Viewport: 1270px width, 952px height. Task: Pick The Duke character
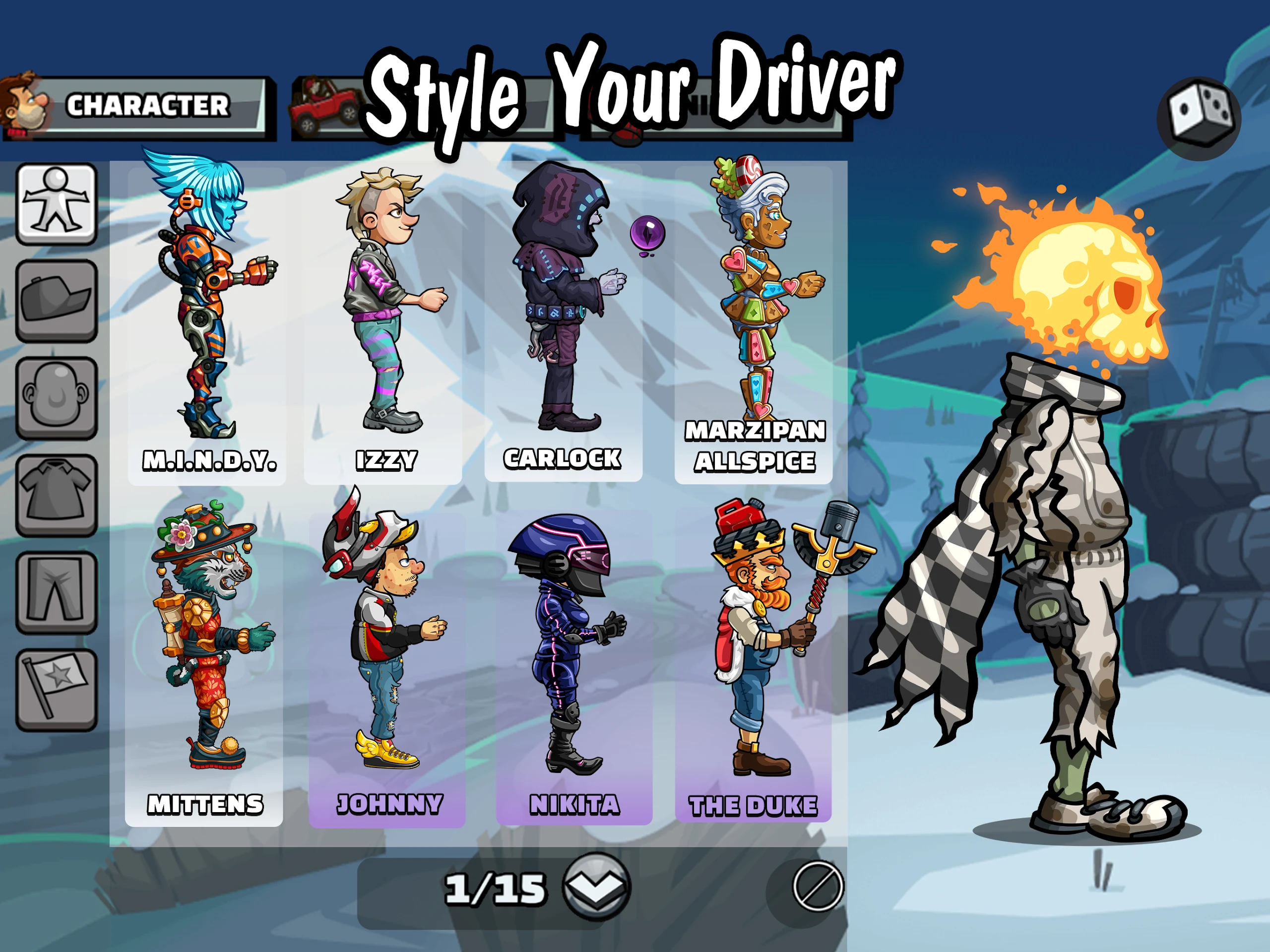(753, 660)
